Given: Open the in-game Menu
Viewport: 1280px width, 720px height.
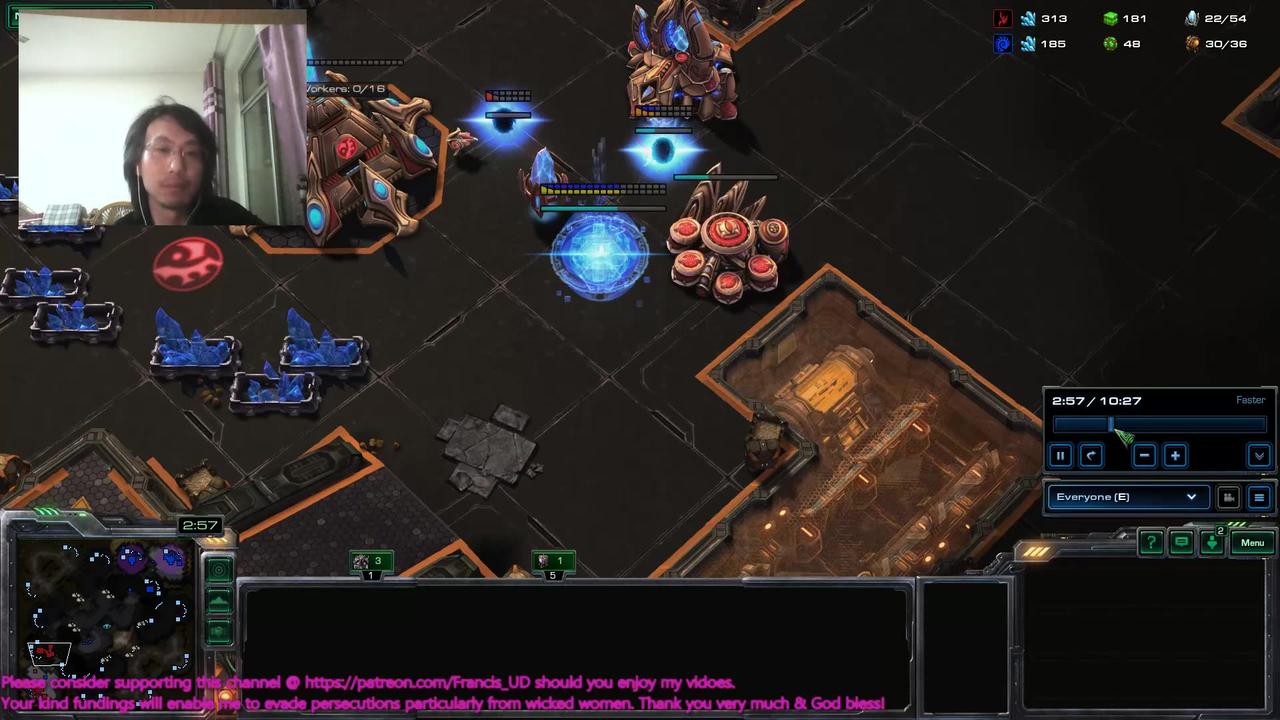Looking at the screenshot, I should 1252,542.
